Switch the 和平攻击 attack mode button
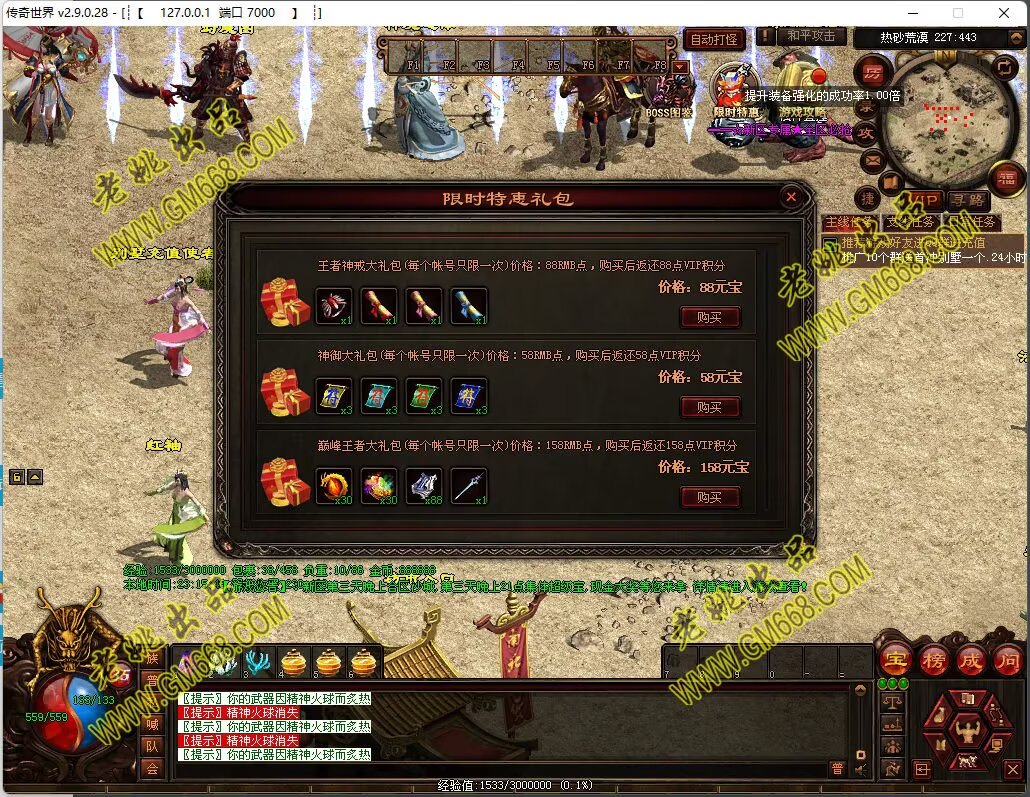 pyautogui.click(x=810, y=36)
